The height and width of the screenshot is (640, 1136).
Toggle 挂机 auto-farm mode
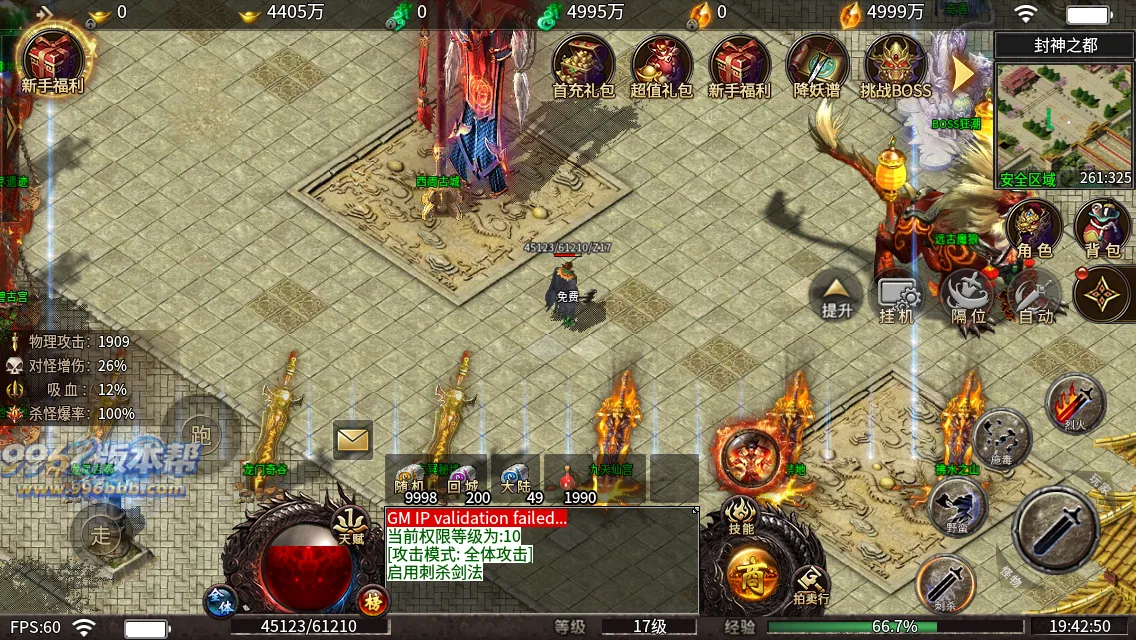pos(897,299)
